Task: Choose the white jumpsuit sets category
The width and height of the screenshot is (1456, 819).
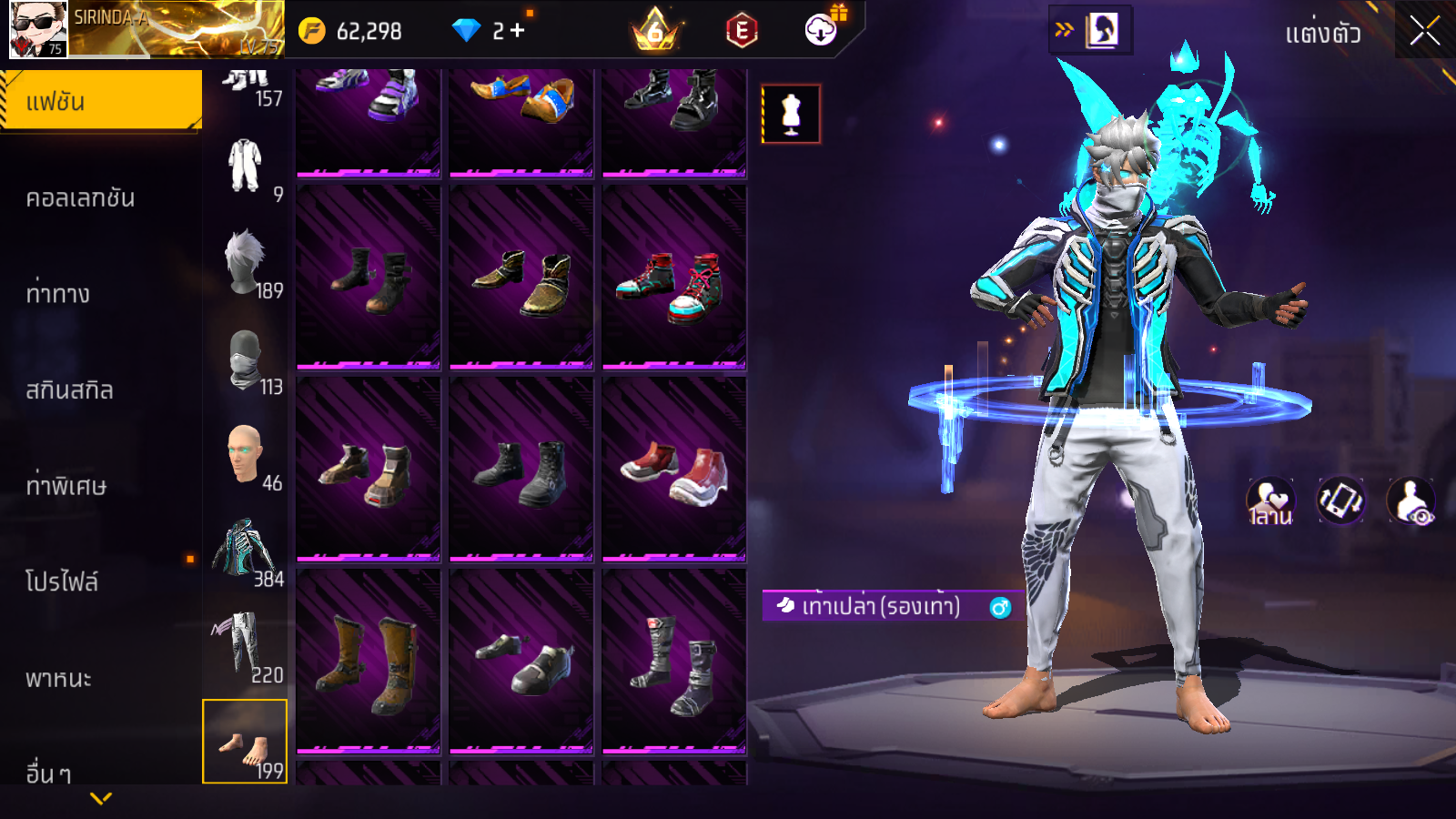Action: (x=245, y=167)
